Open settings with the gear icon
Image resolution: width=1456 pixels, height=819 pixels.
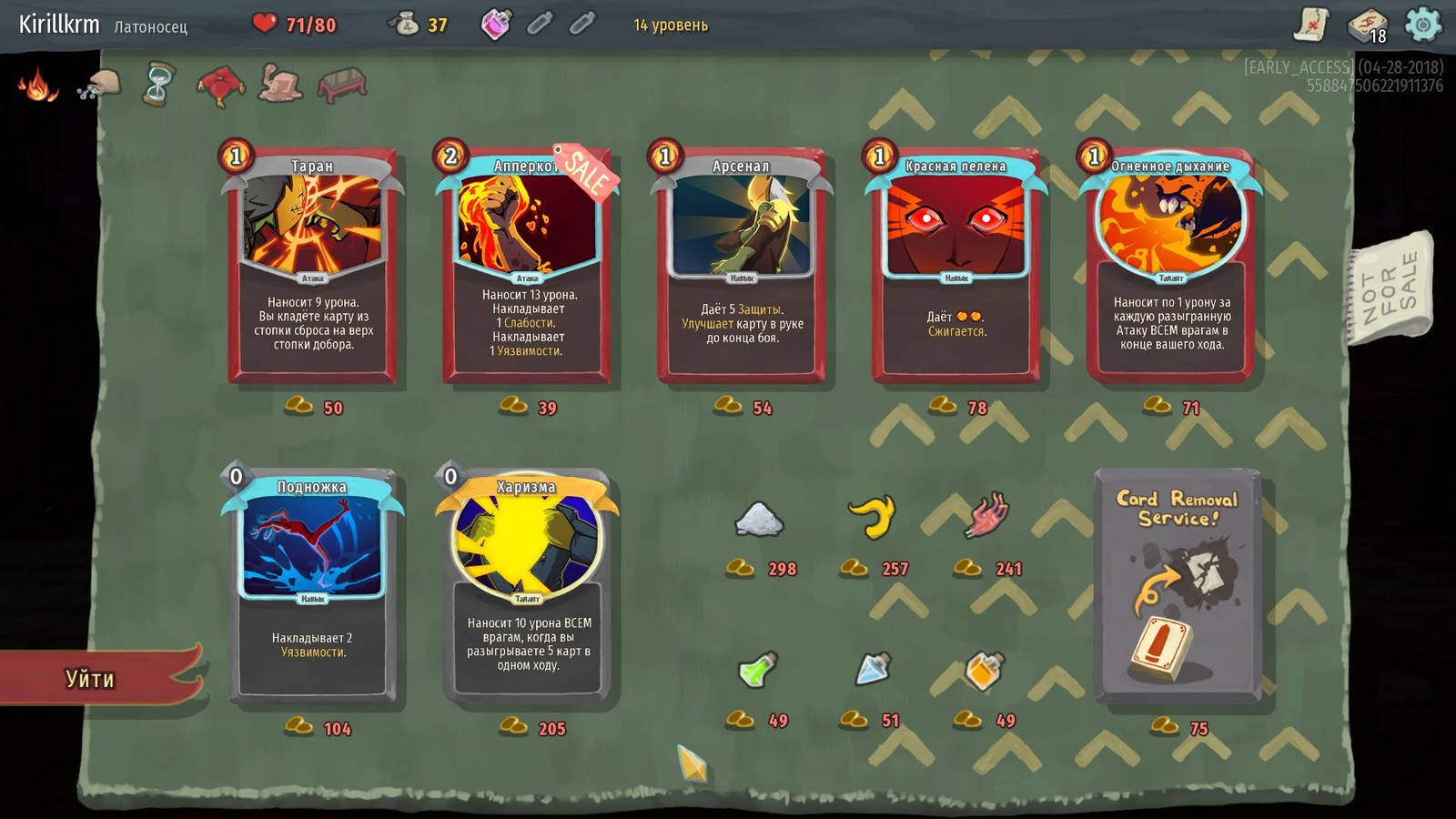point(1422,25)
